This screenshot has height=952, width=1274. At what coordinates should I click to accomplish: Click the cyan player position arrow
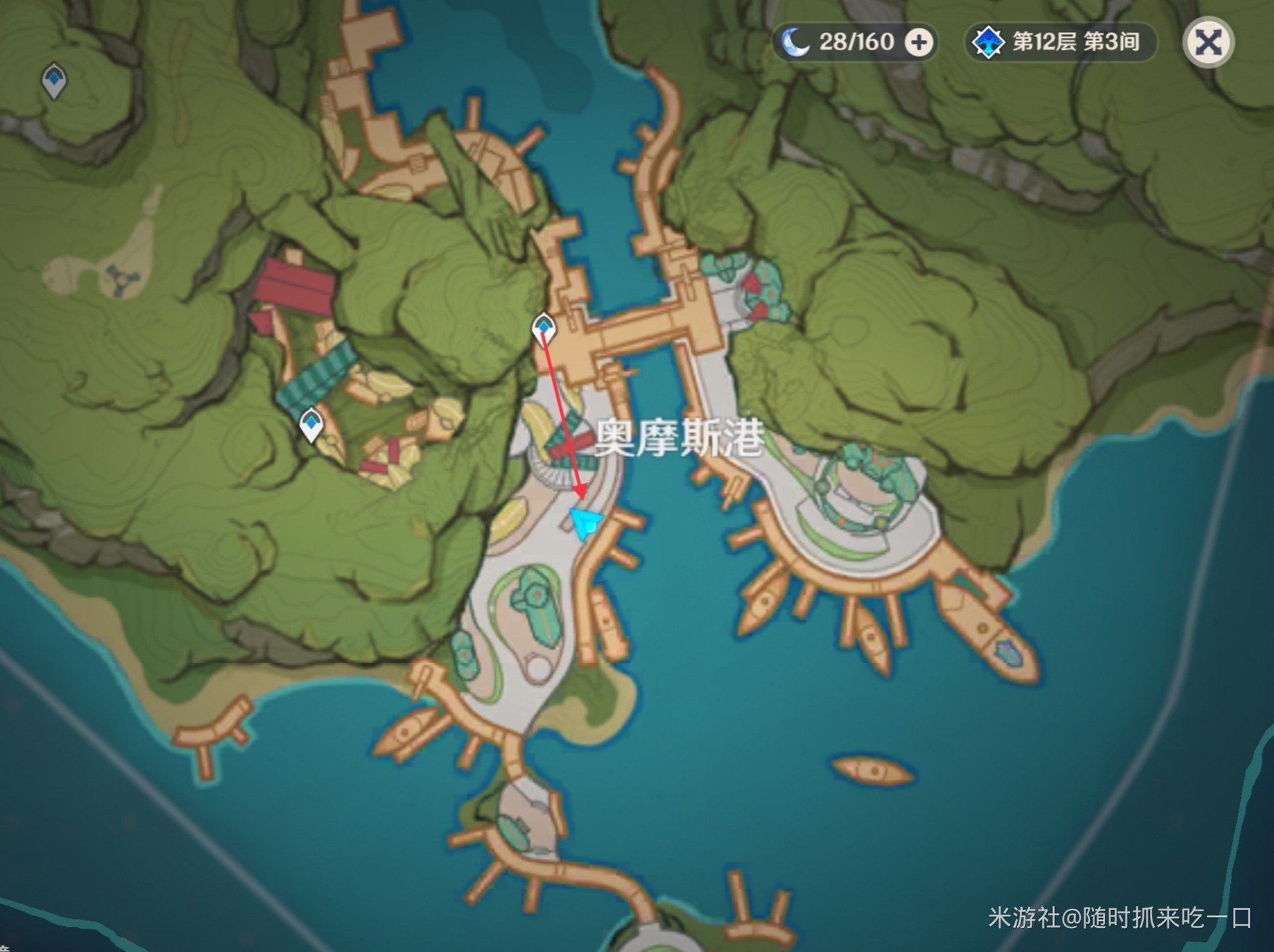[585, 524]
